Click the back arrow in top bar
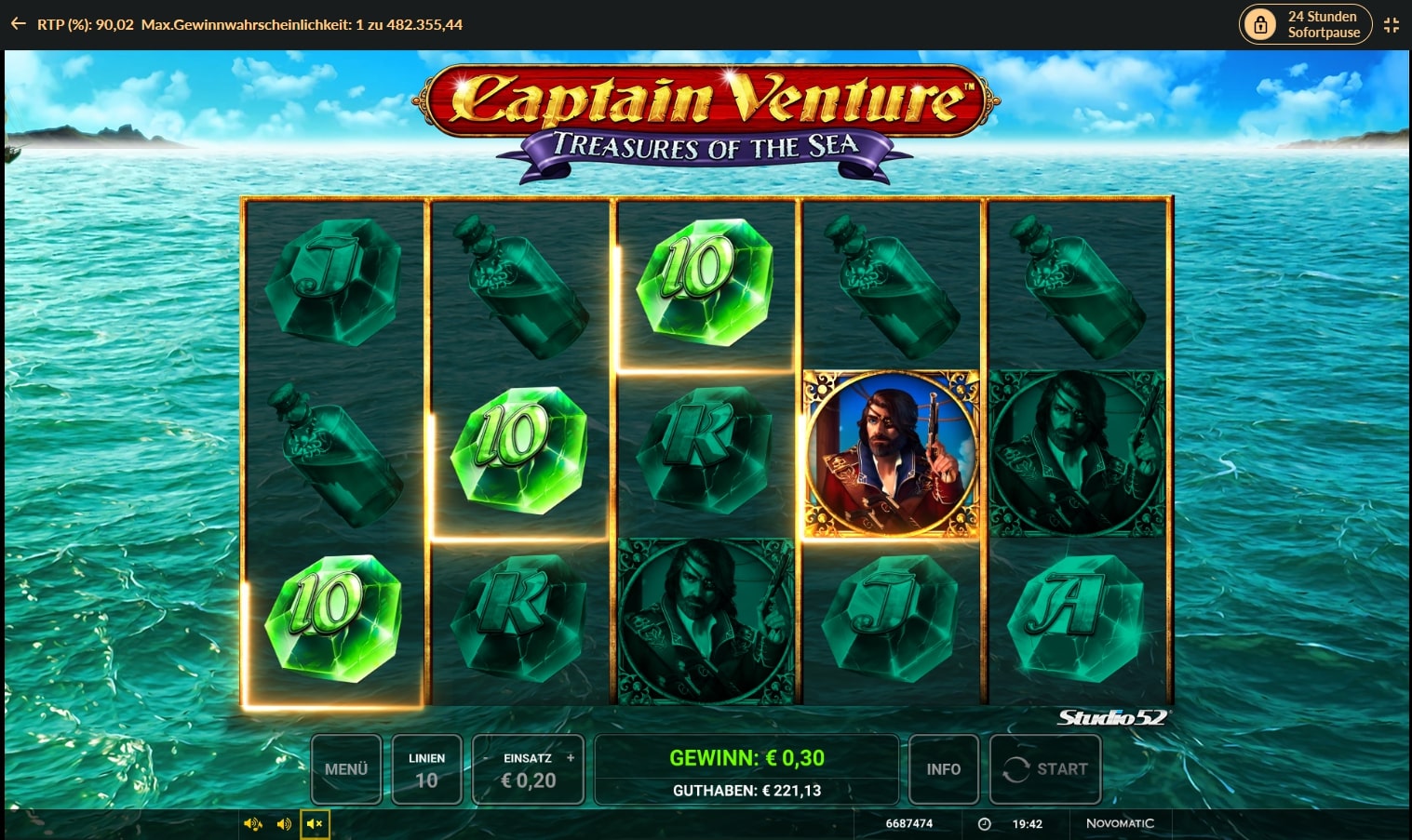1412x840 pixels. (18, 24)
